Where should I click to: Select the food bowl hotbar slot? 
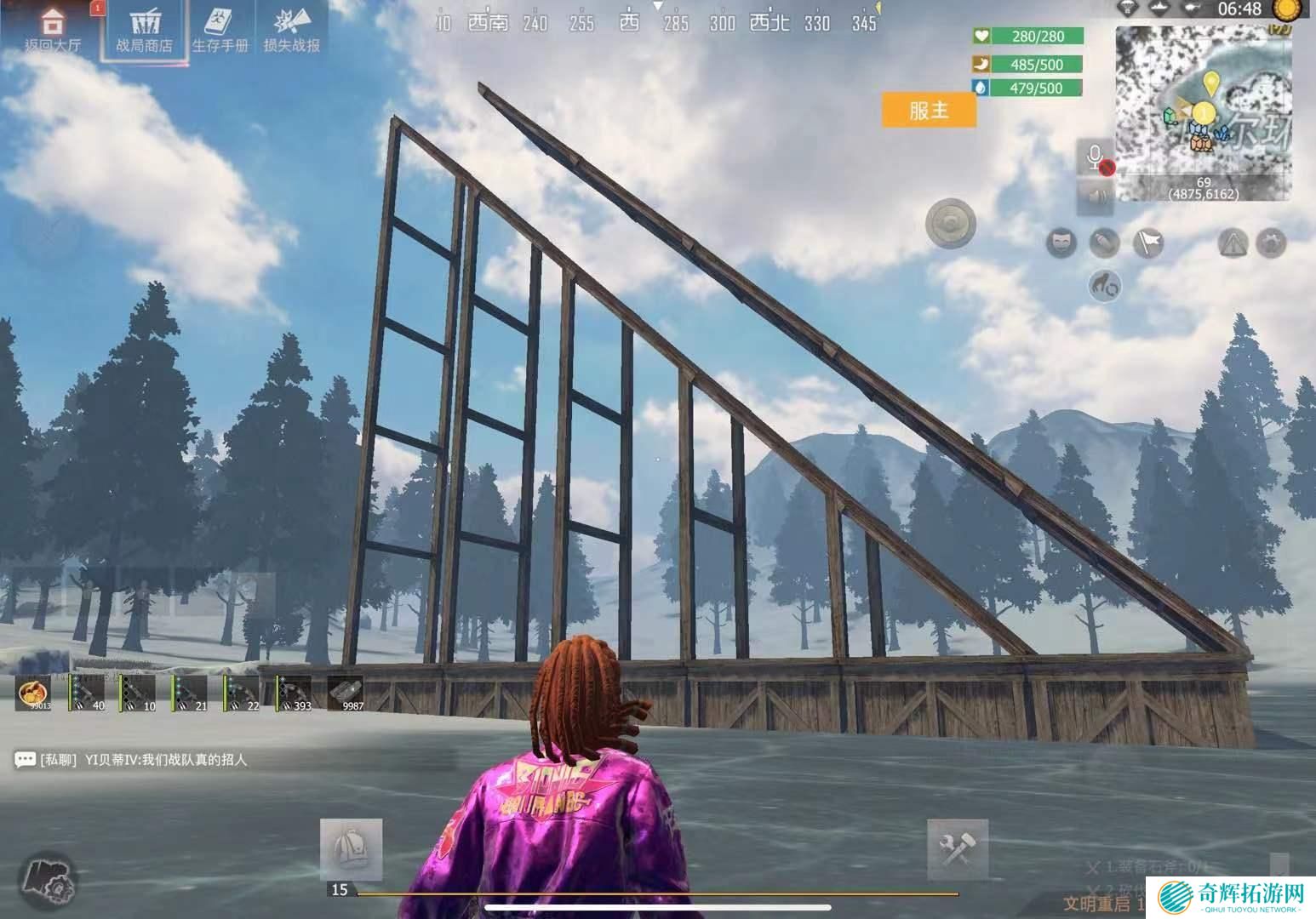[34, 693]
